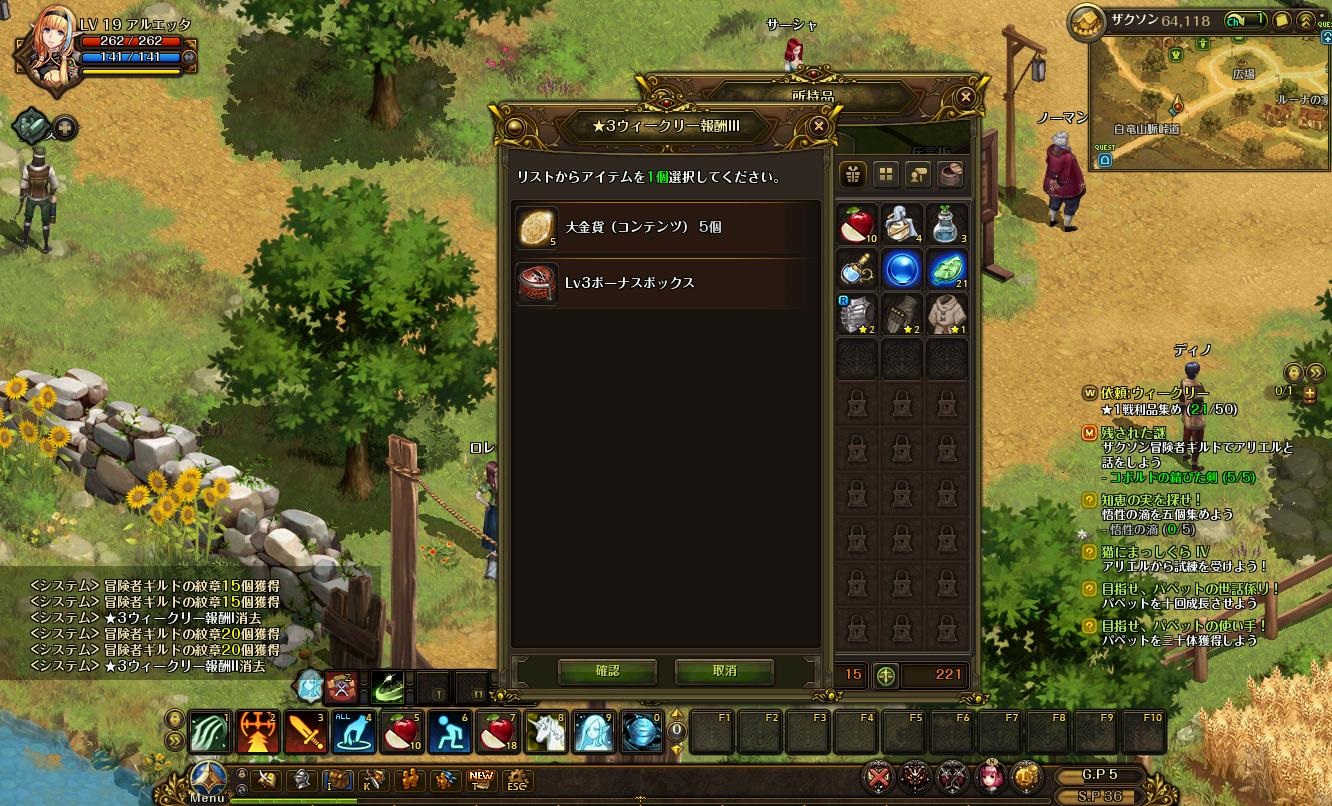
Task: Confirm selection with the 確認 button
Action: 607,671
